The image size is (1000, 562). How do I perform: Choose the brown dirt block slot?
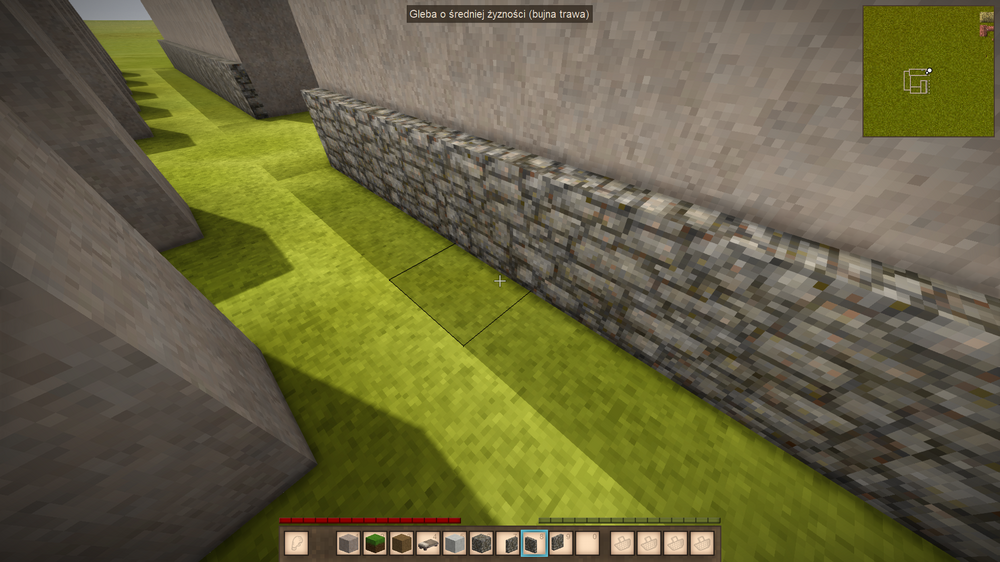[402, 543]
